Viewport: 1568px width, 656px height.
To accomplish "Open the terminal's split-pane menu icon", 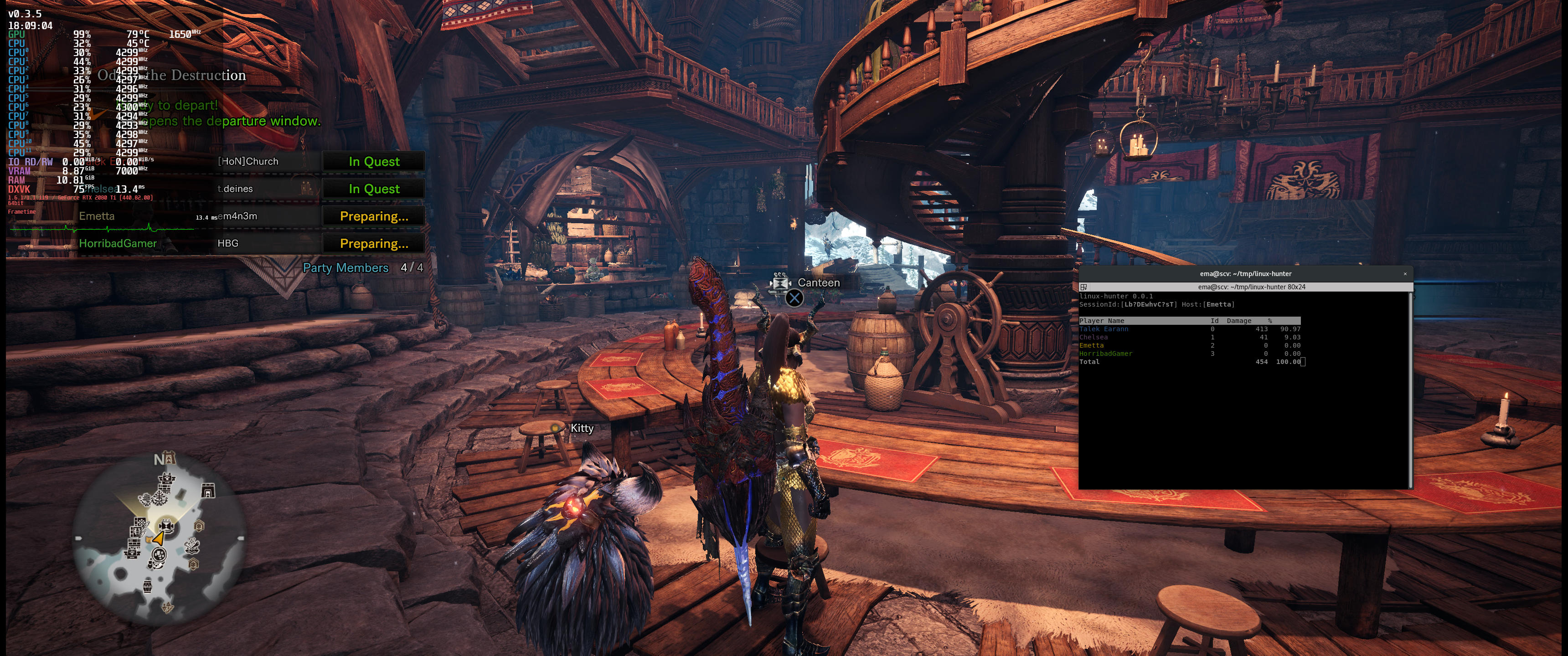I will (x=1083, y=287).
